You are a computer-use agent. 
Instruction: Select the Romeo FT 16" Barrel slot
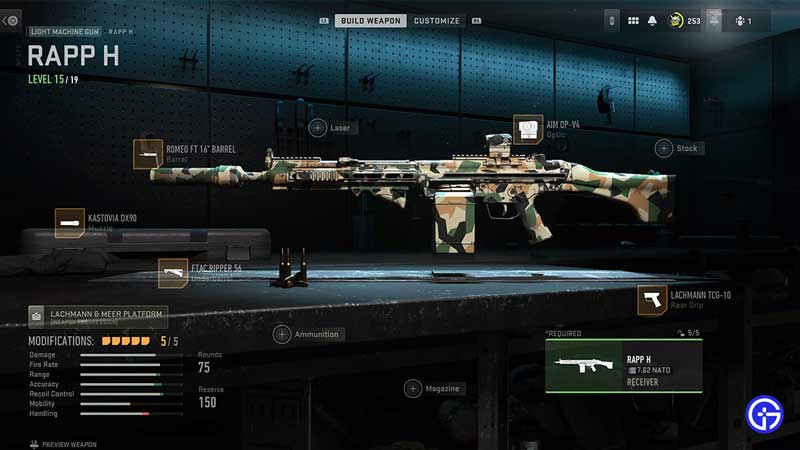[x=148, y=154]
